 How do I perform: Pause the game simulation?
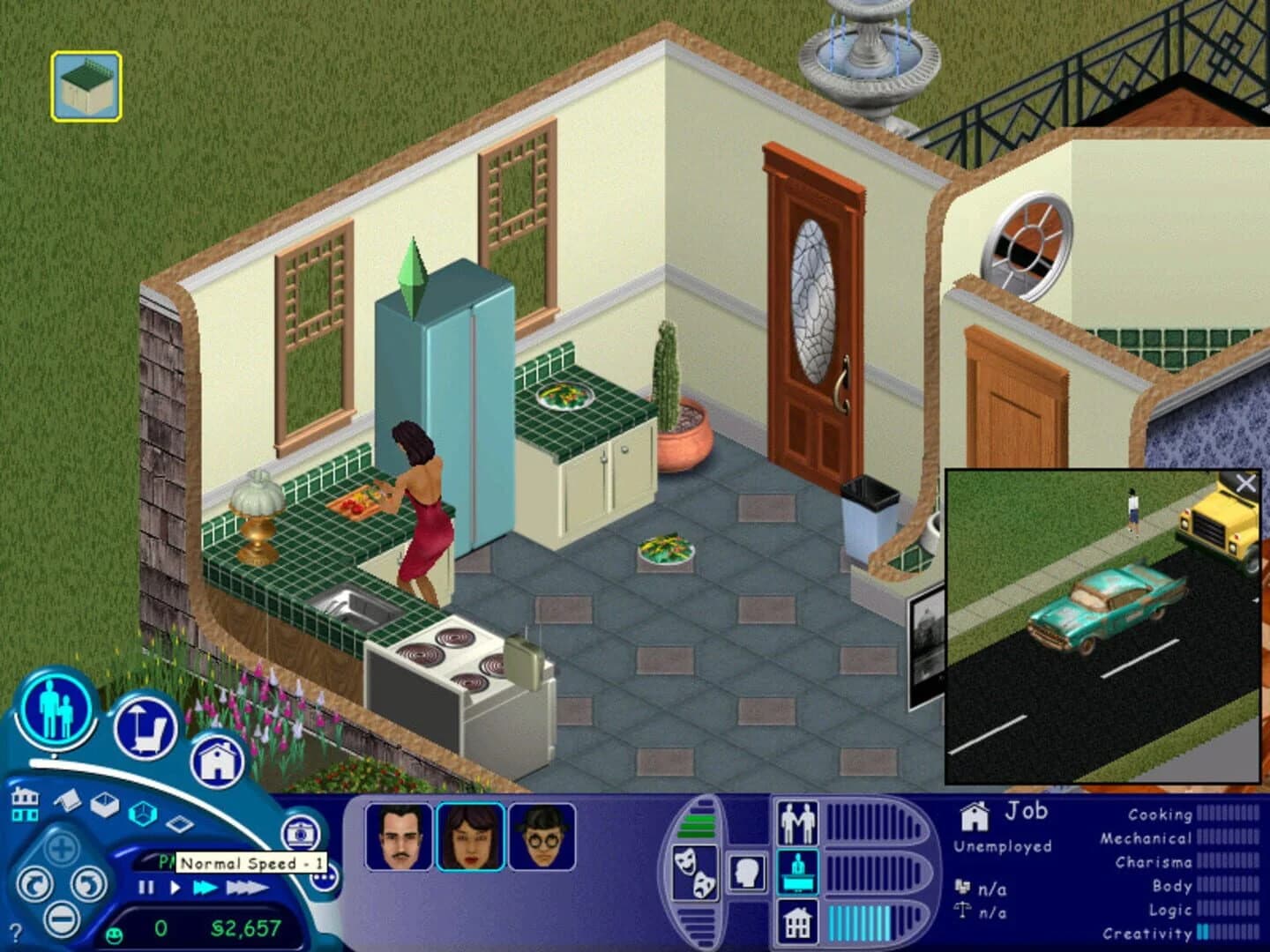[146, 887]
